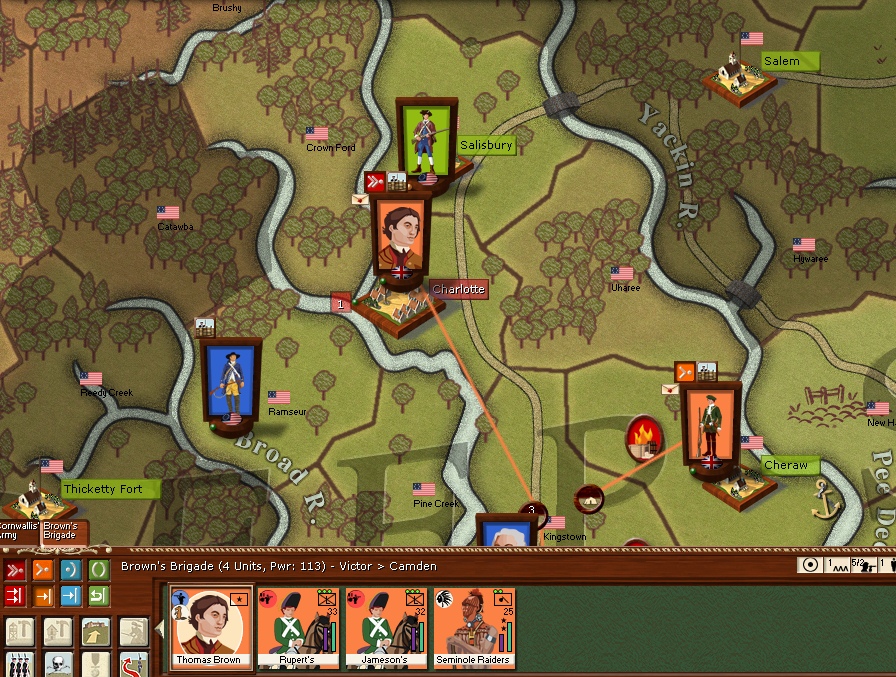Activate the hilltop fort yellow-arrow order
896x677 pixels.
coord(95,632)
